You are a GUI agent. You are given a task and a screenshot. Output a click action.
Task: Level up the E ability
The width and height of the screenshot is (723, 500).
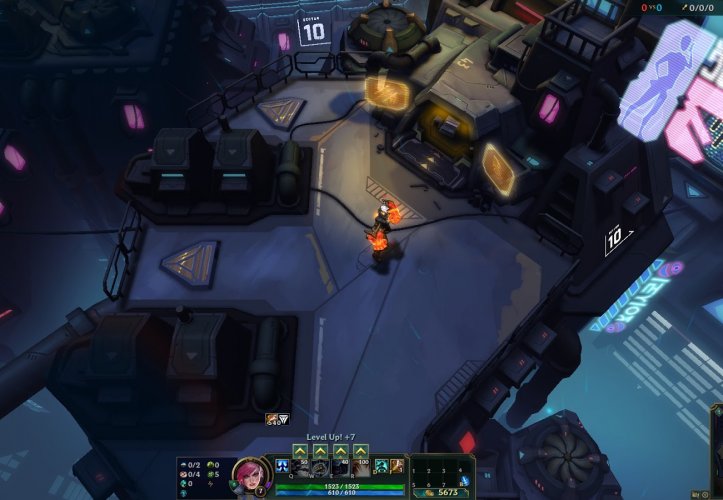[340, 451]
